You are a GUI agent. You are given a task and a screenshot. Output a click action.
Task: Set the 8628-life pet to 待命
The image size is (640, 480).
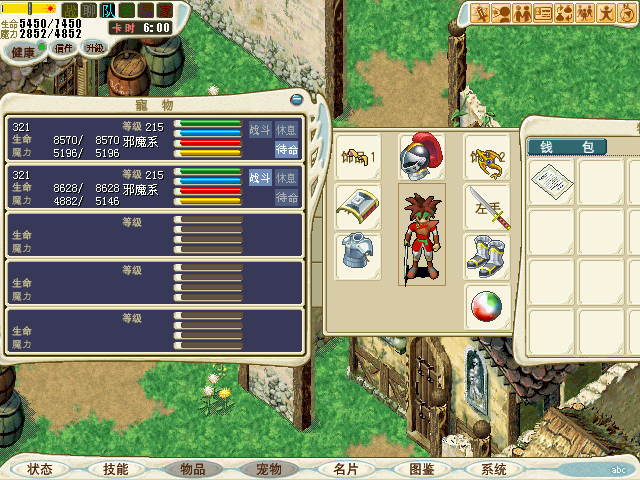tap(286, 198)
